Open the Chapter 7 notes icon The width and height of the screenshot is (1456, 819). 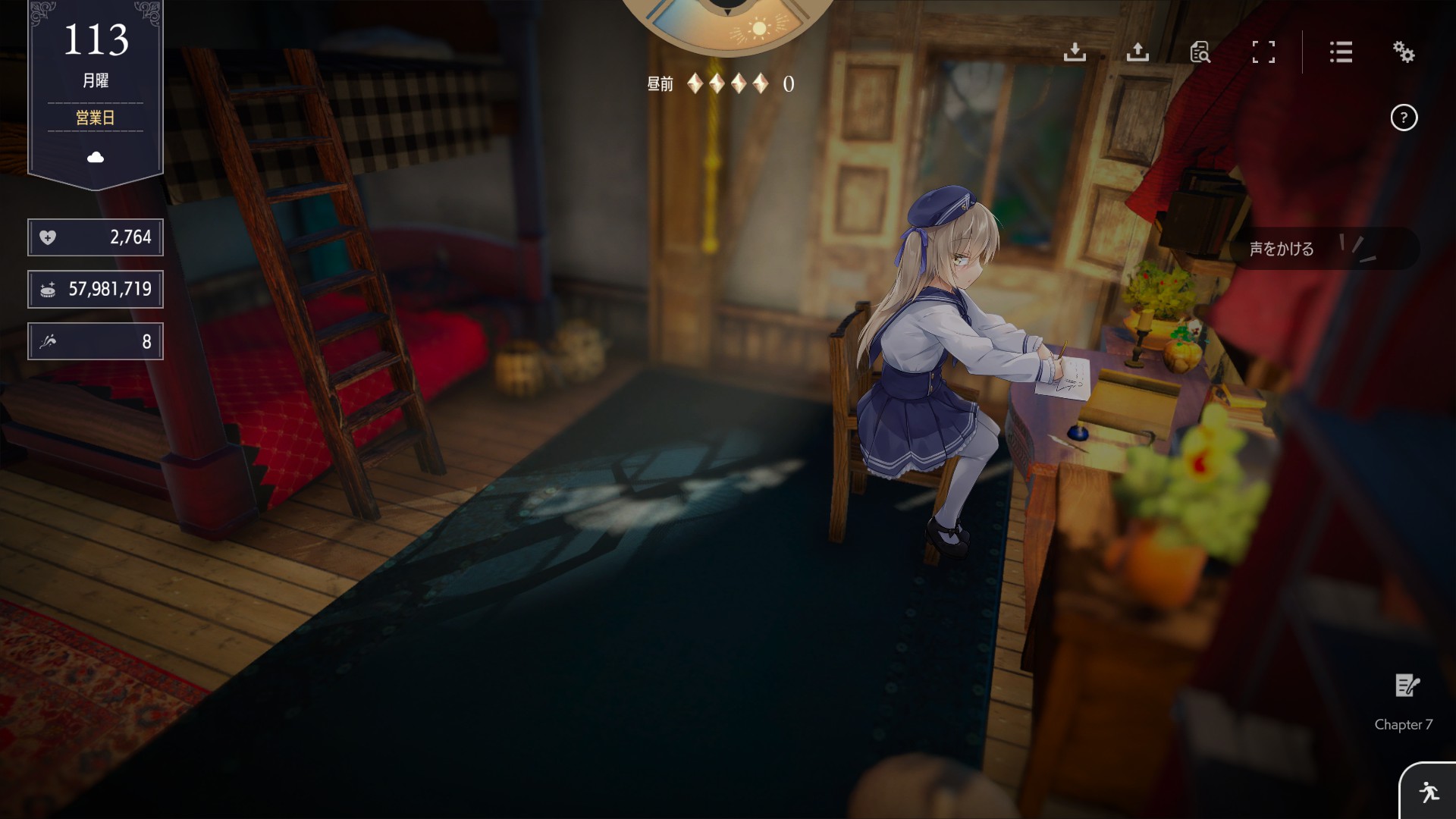[x=1407, y=686]
